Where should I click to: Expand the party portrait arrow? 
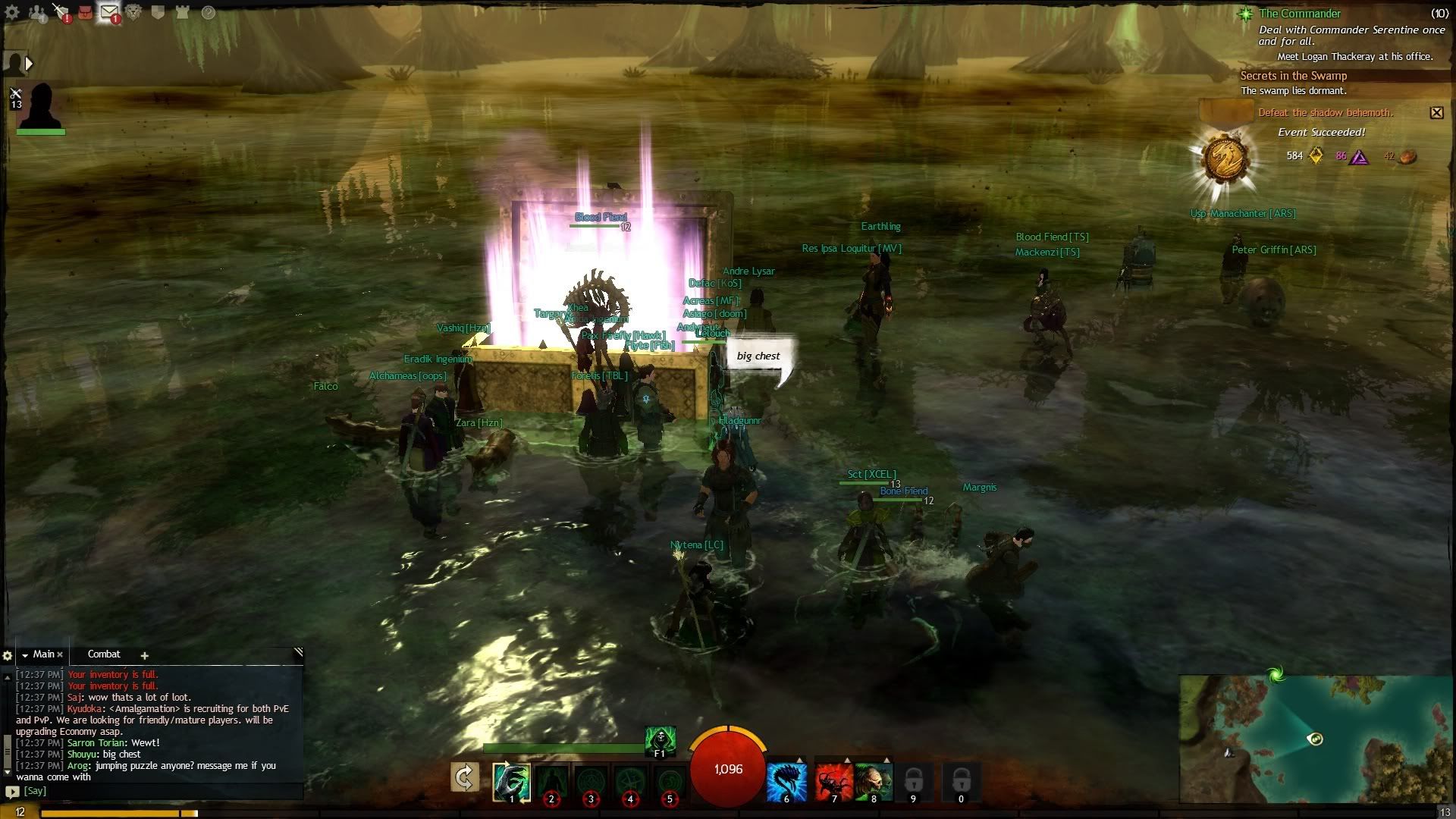click(x=29, y=64)
